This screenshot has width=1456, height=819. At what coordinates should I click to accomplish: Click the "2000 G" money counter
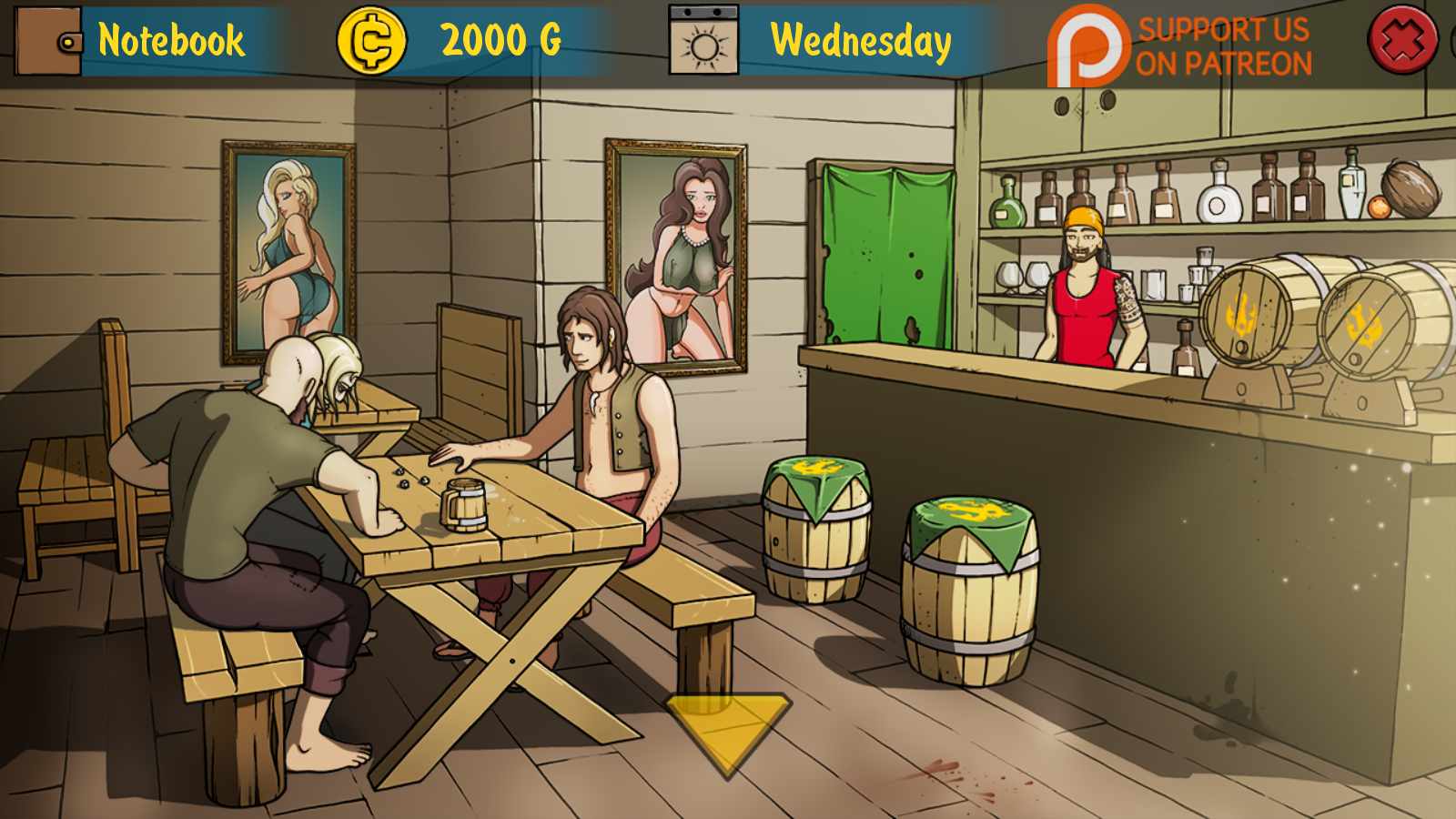click(500, 40)
